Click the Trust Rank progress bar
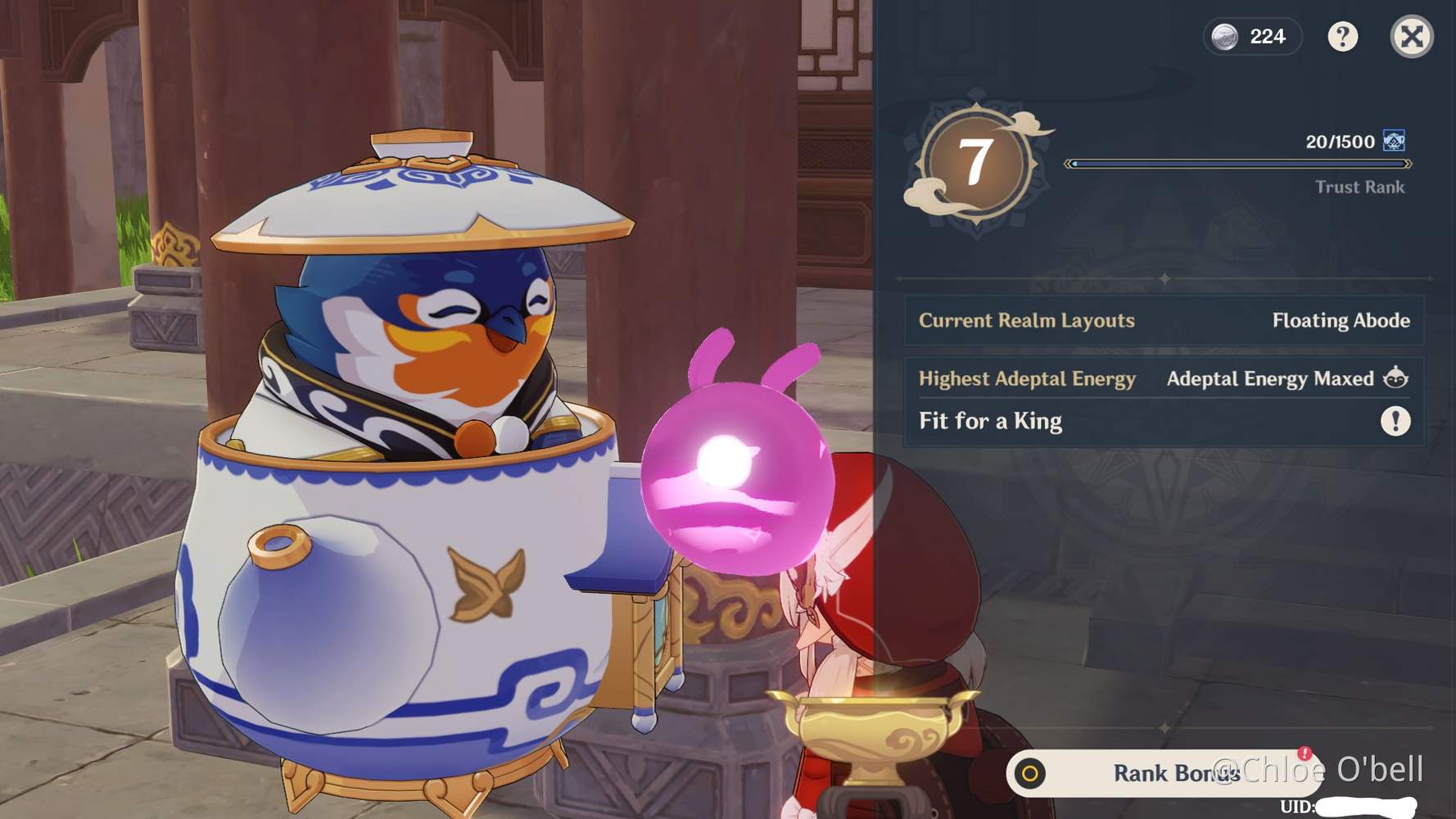 [1237, 162]
